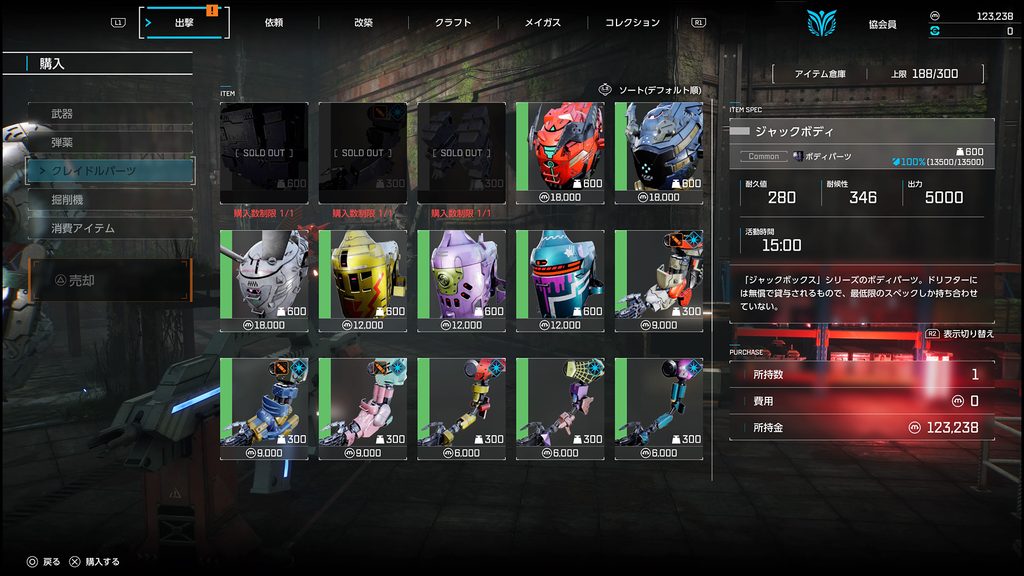Choose the 消費アイテム category

(110, 228)
